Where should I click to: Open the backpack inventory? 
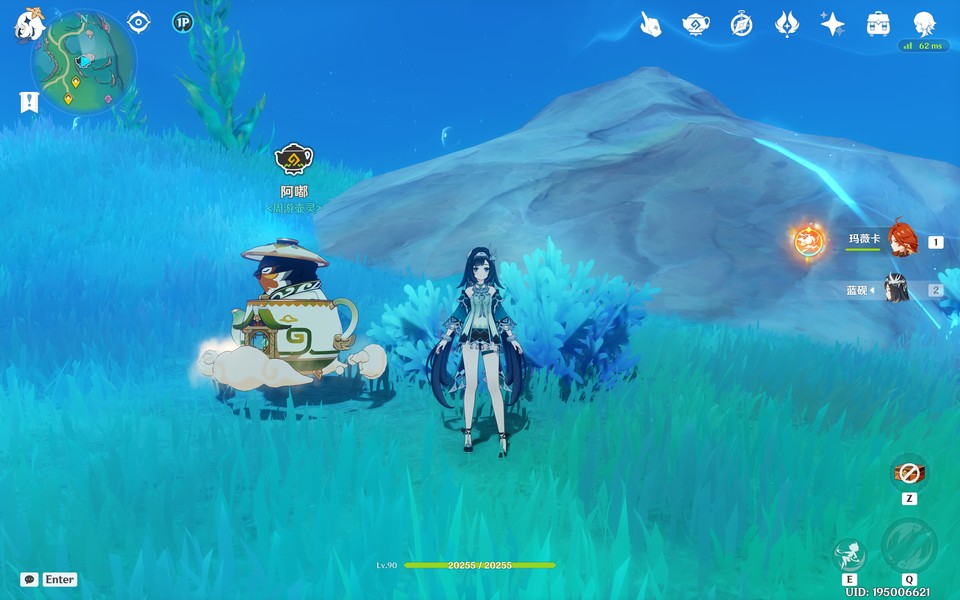pos(878,25)
